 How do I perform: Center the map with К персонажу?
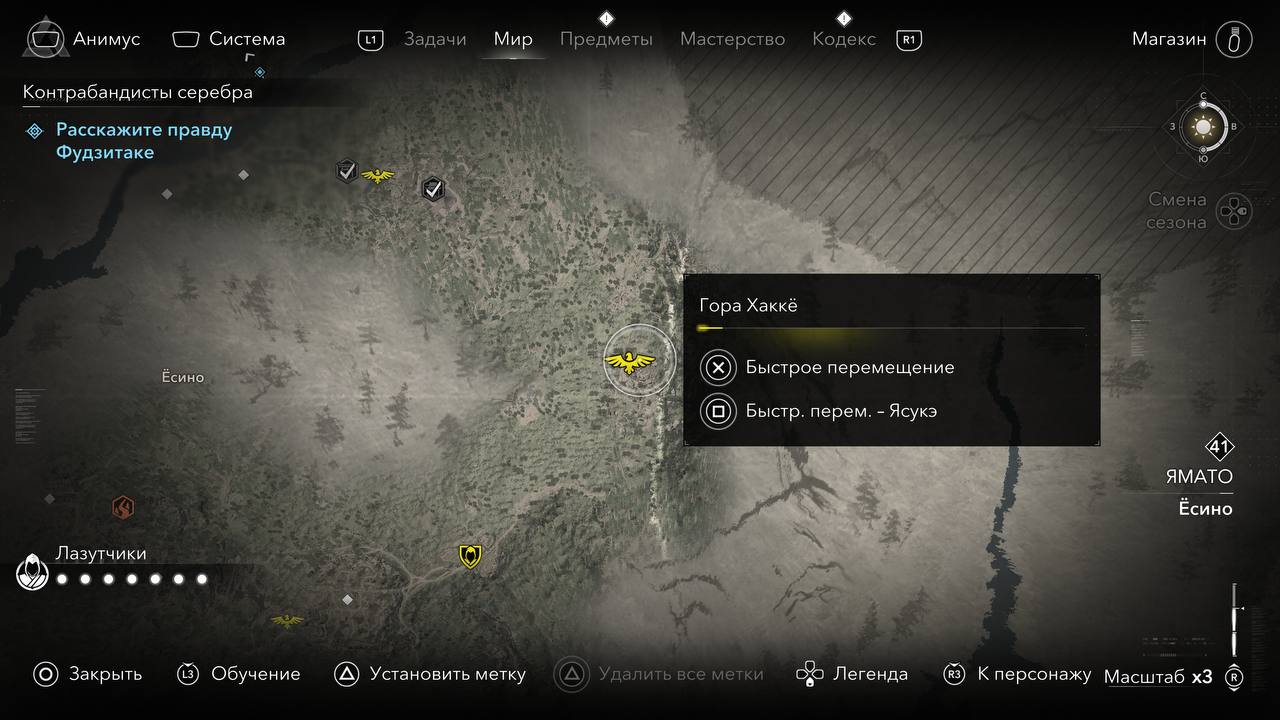[1017, 674]
